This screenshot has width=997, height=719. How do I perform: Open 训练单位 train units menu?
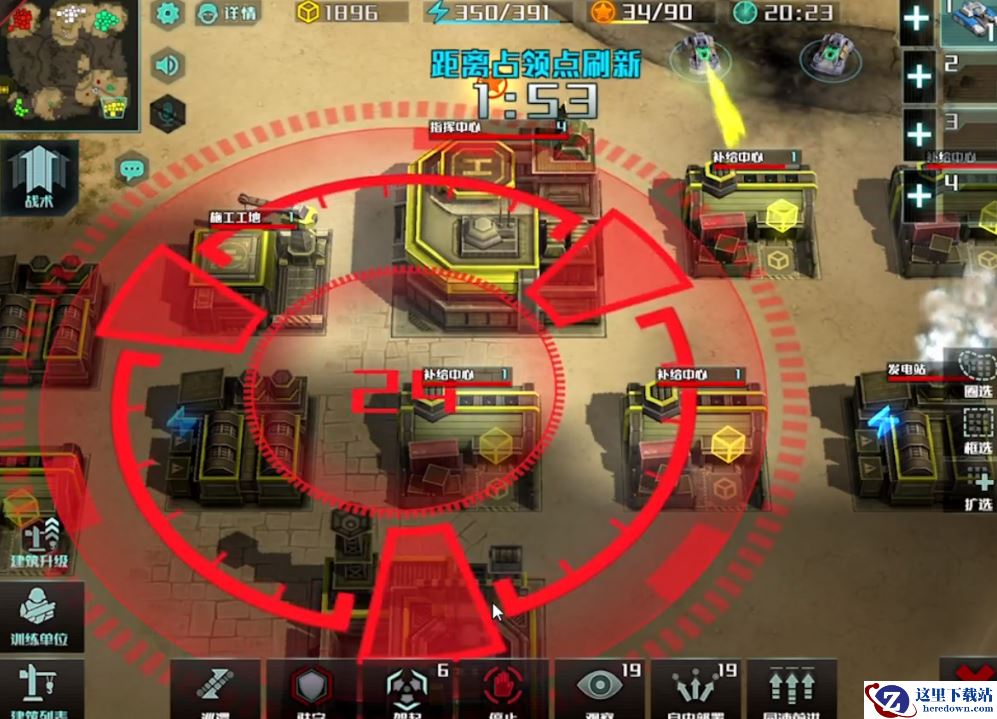pos(40,615)
